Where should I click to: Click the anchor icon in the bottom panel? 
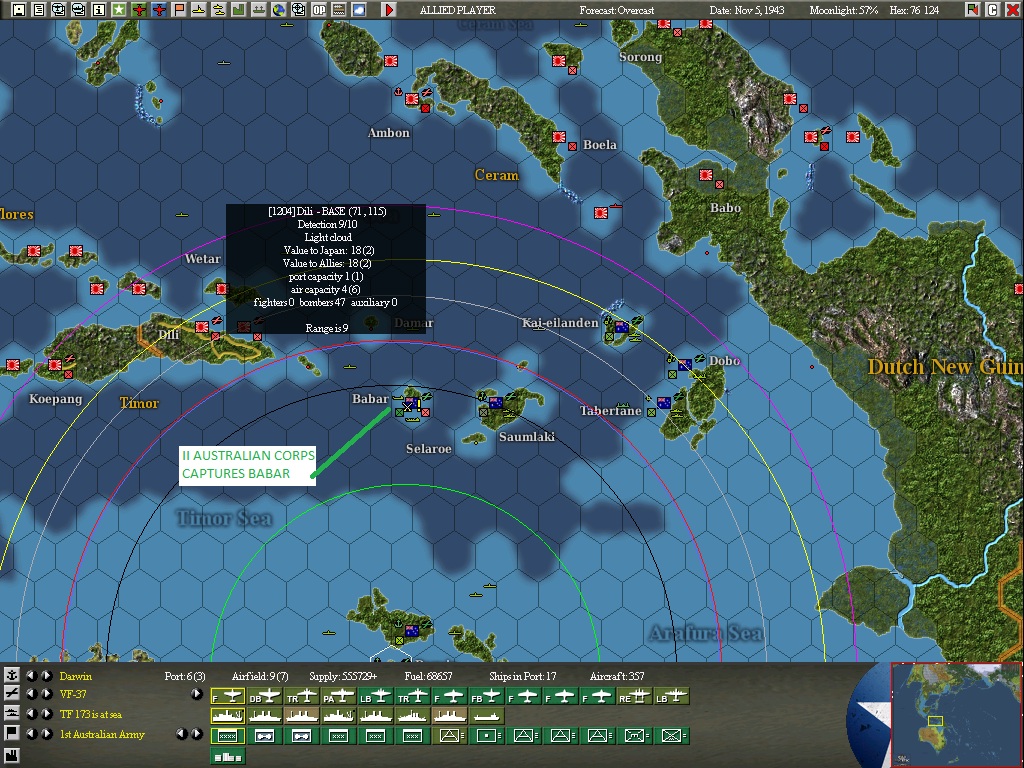[11, 676]
